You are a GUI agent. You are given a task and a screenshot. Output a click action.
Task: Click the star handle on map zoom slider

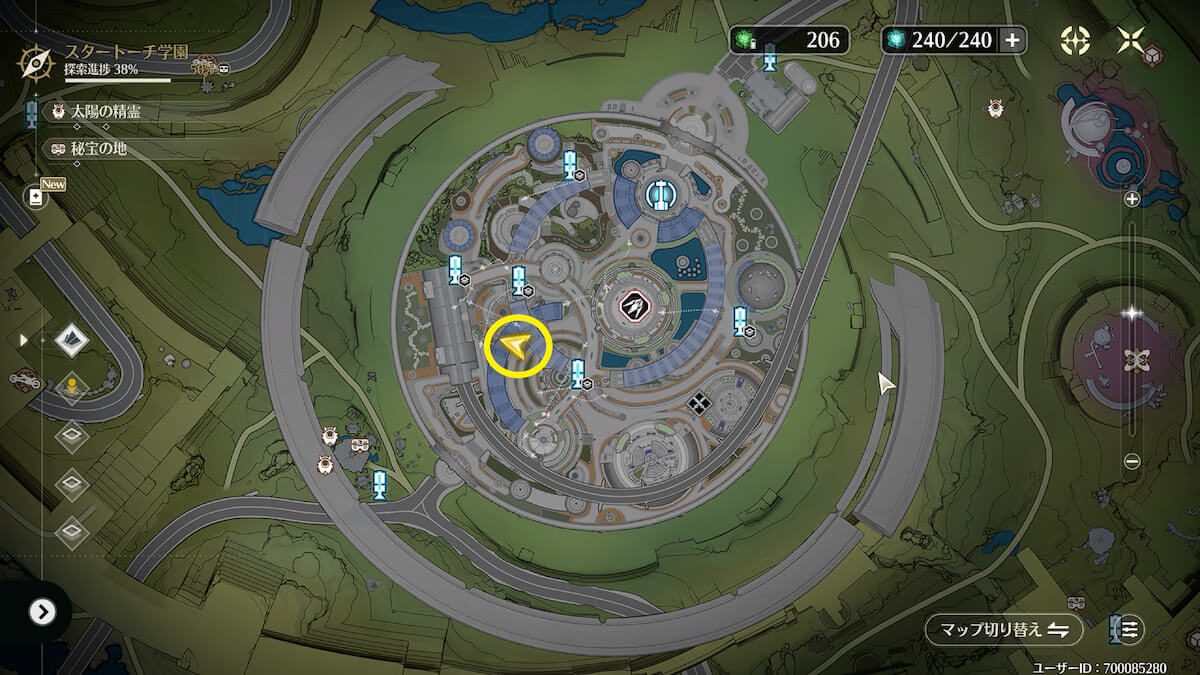coord(1132,313)
